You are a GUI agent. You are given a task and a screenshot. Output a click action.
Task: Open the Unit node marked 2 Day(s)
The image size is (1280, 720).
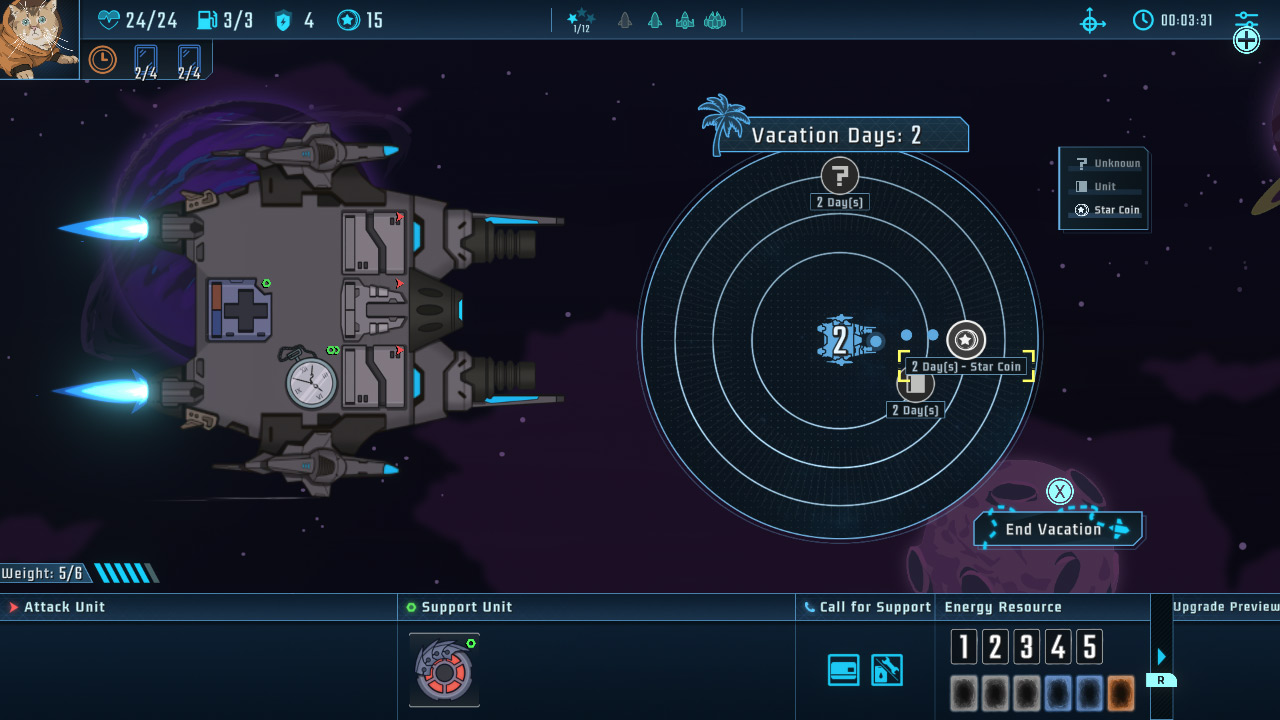coord(915,383)
